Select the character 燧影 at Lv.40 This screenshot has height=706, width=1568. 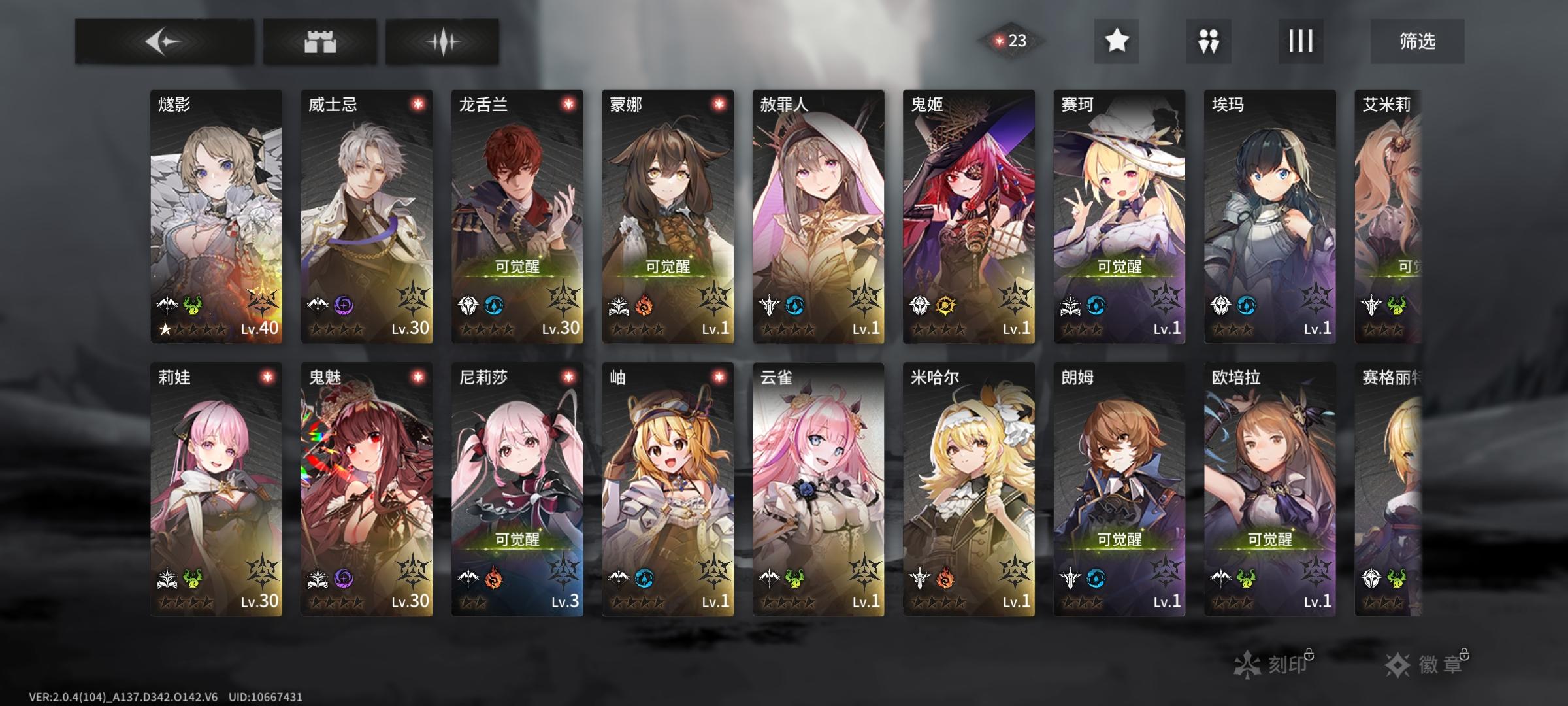pyautogui.click(x=218, y=216)
